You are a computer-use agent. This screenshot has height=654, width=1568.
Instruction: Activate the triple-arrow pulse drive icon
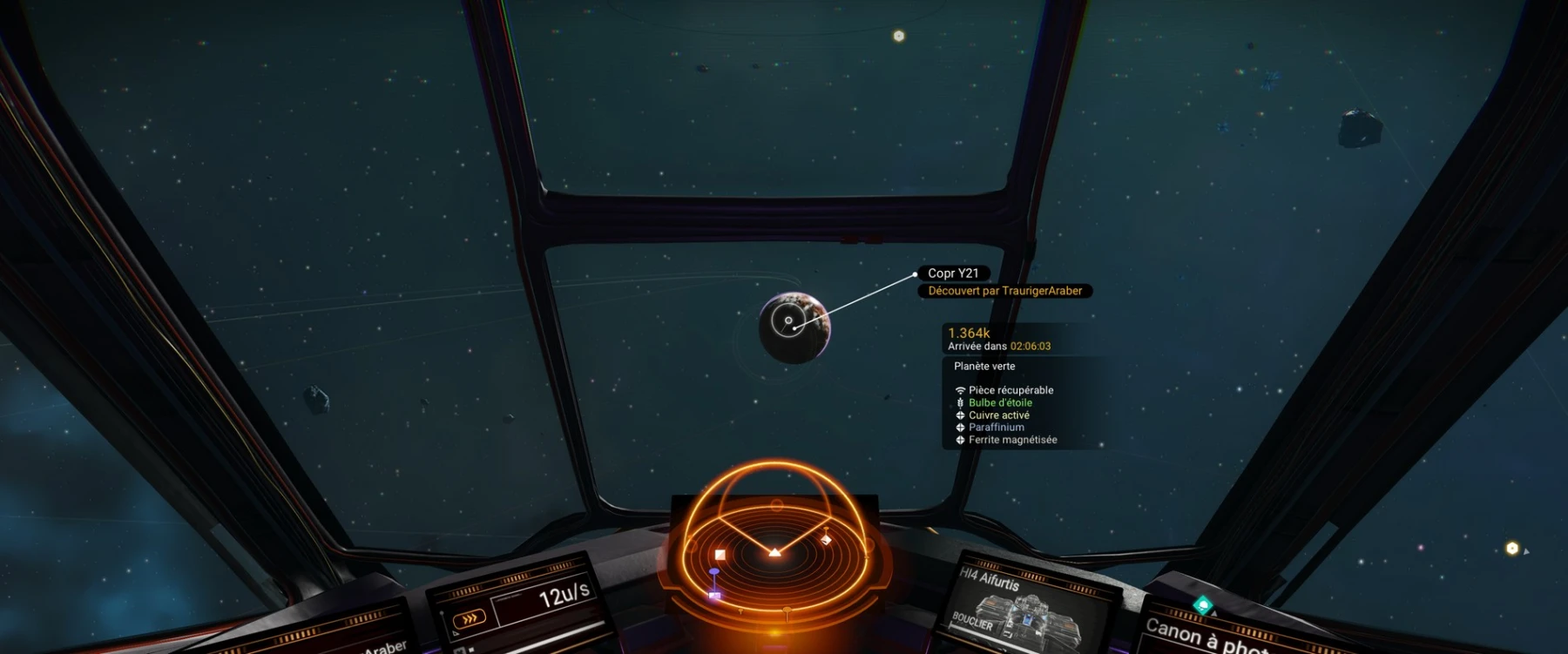click(x=469, y=618)
